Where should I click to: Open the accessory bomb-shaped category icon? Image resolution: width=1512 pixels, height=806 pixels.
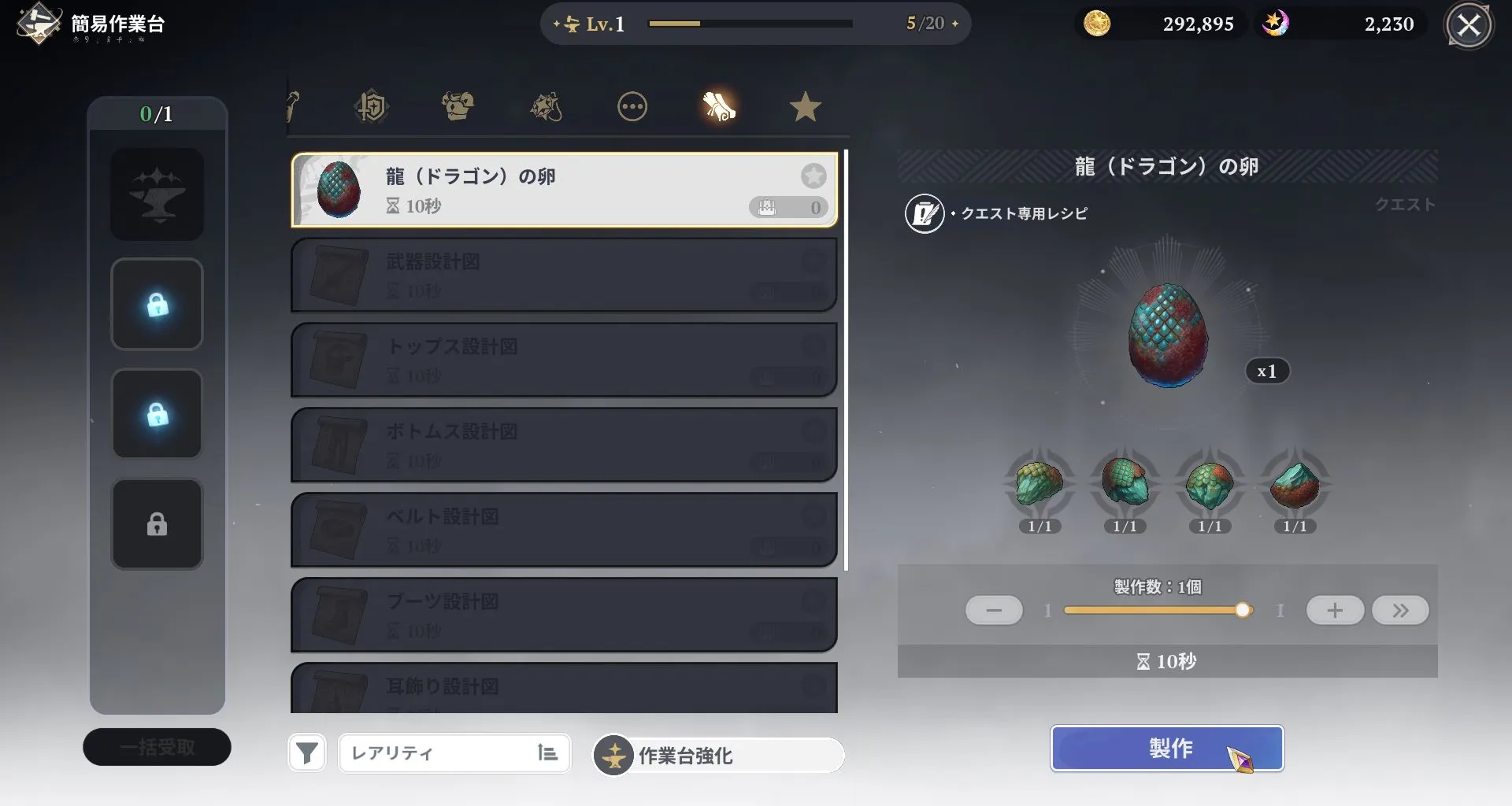point(547,106)
